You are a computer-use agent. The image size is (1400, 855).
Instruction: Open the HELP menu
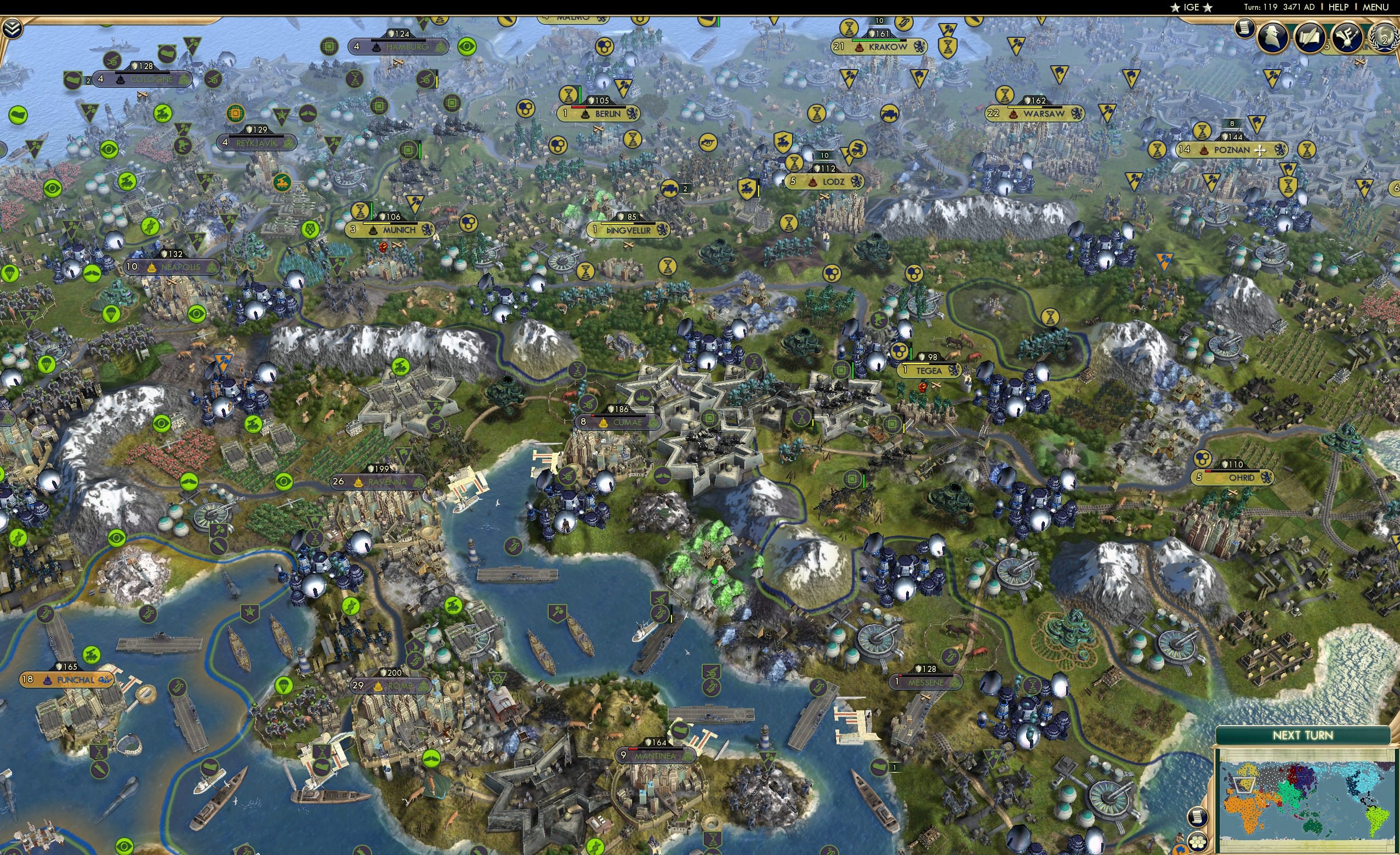point(1339,7)
